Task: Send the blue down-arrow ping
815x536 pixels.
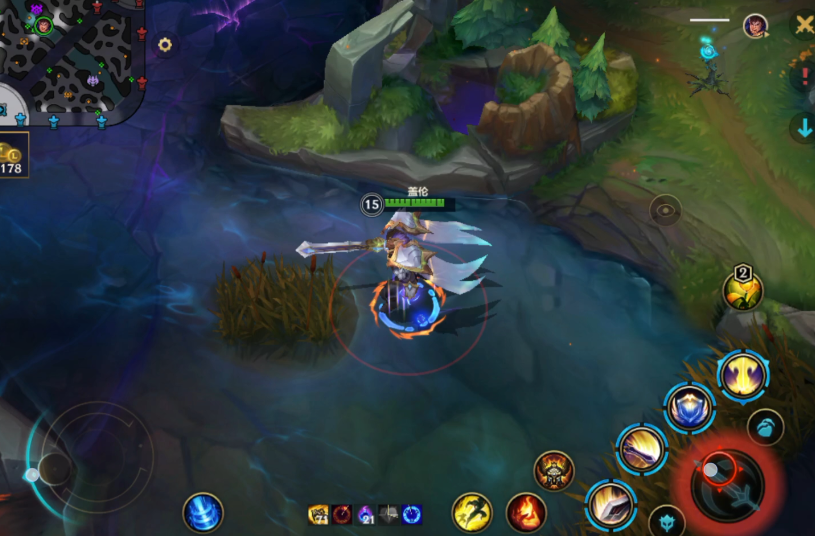Action: click(x=804, y=127)
